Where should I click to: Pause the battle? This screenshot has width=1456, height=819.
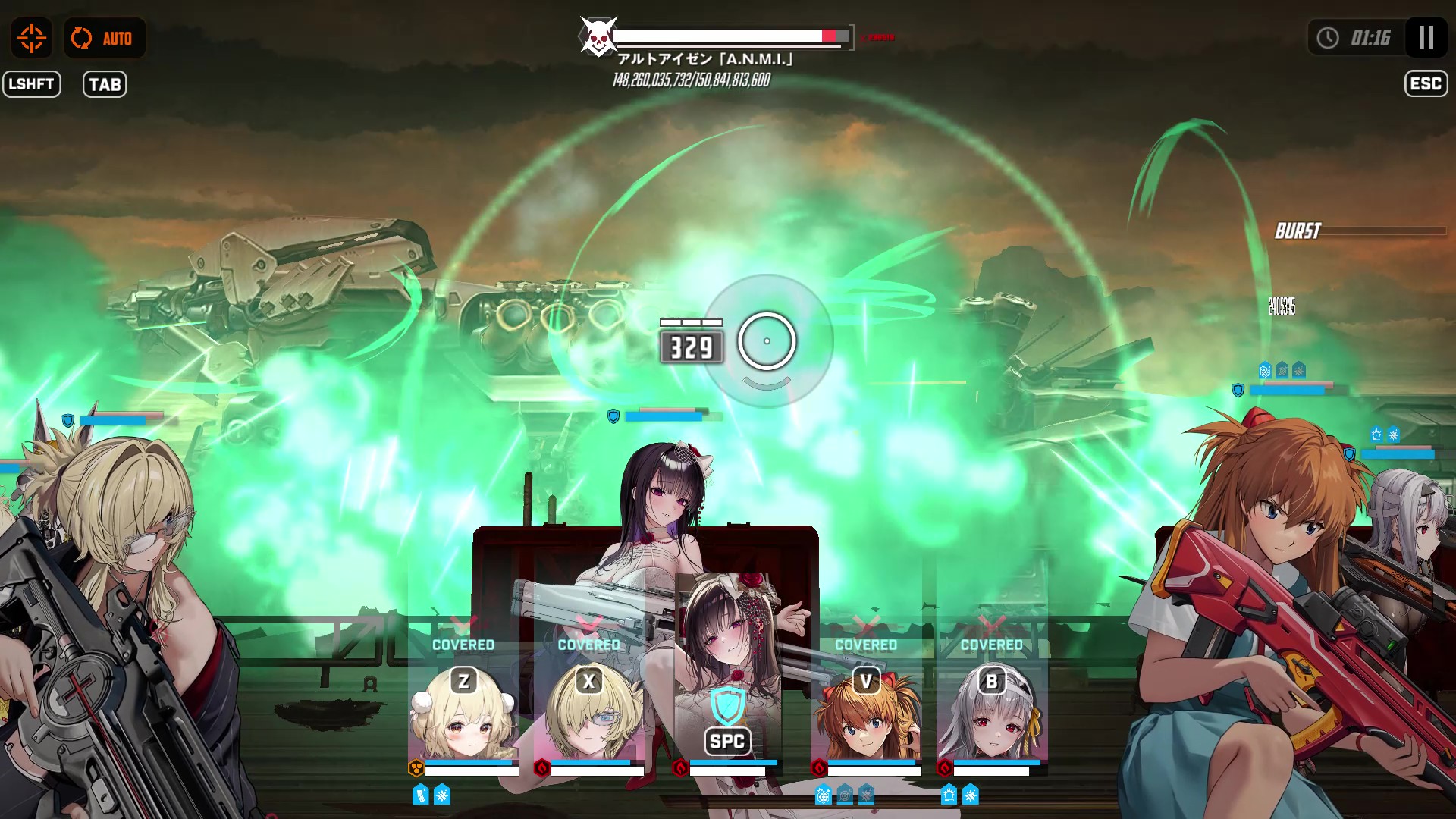tap(1426, 38)
